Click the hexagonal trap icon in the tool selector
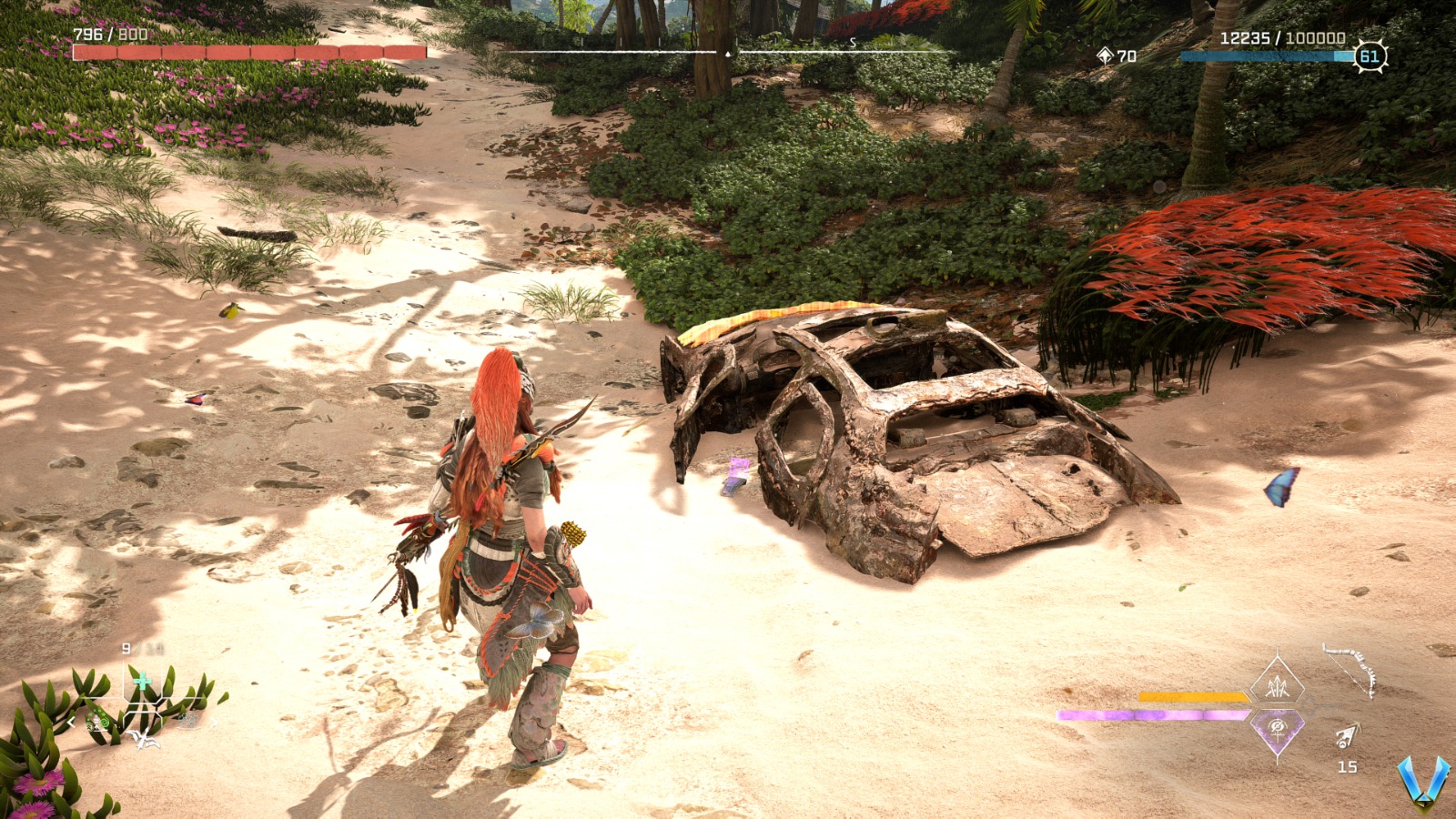Viewport: 1456px width, 819px height. coord(189,721)
